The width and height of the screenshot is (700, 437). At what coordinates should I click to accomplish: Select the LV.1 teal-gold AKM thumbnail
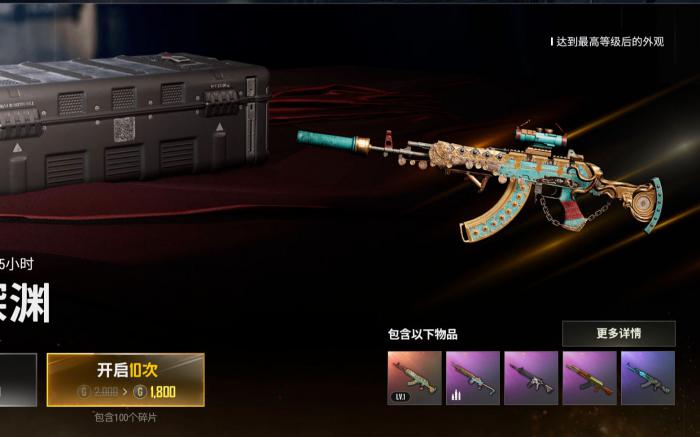pos(414,378)
